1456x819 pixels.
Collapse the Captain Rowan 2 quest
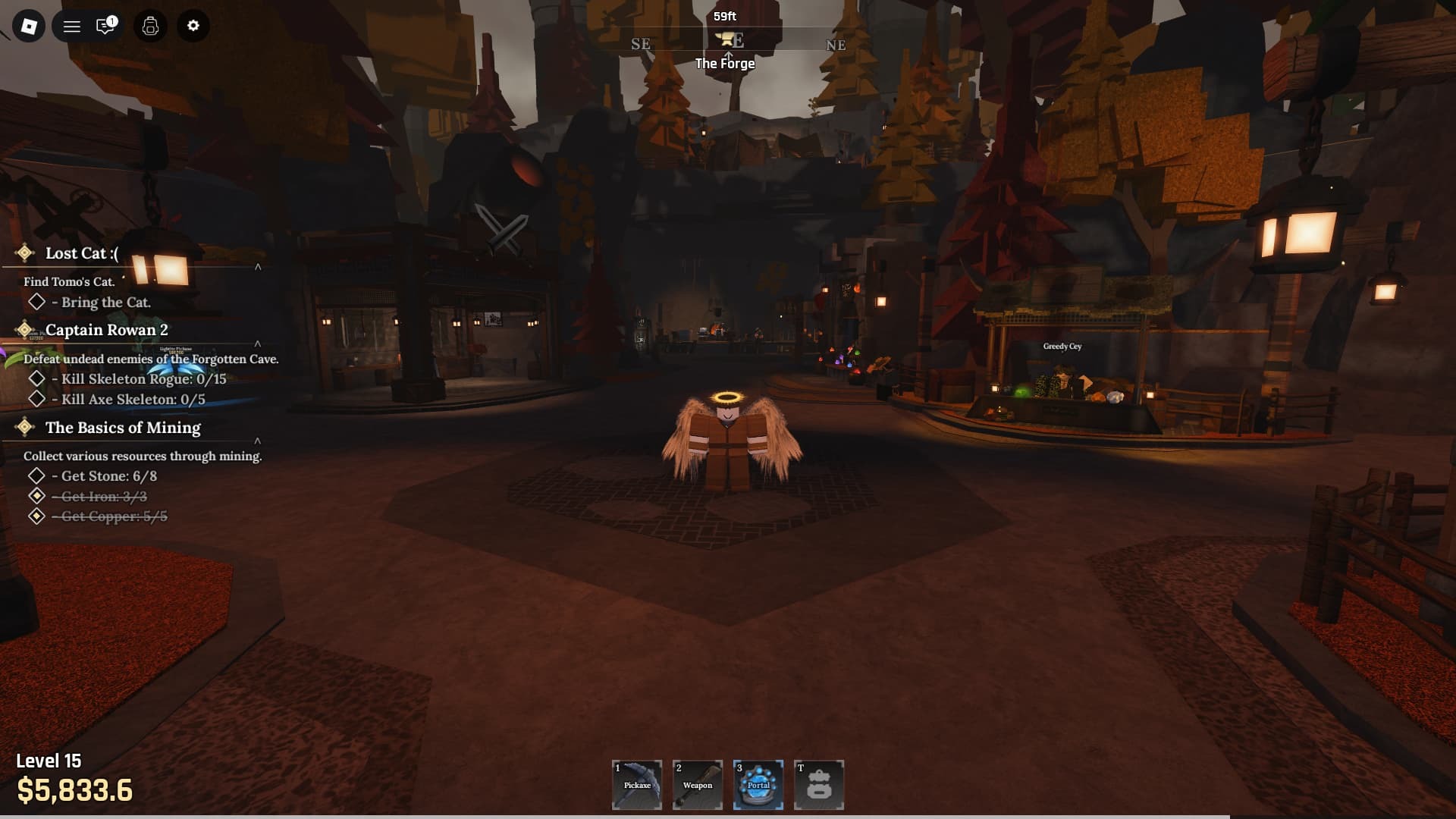pos(259,343)
